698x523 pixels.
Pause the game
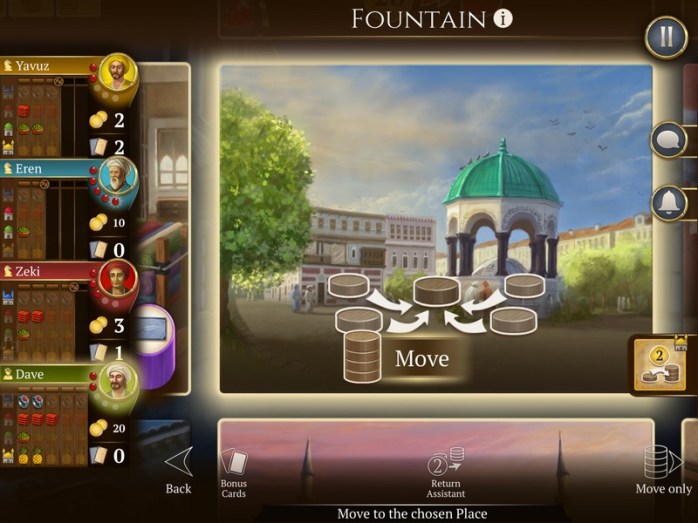(x=664, y=39)
